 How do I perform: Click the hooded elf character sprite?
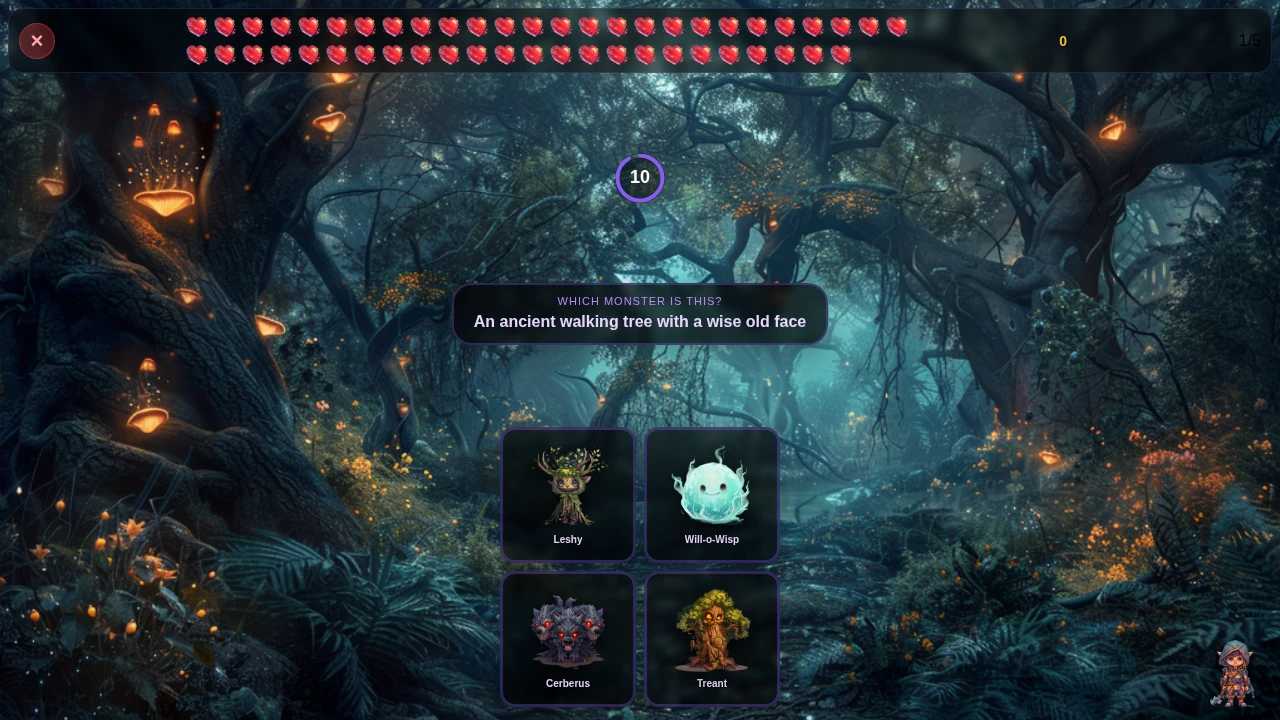click(1234, 673)
